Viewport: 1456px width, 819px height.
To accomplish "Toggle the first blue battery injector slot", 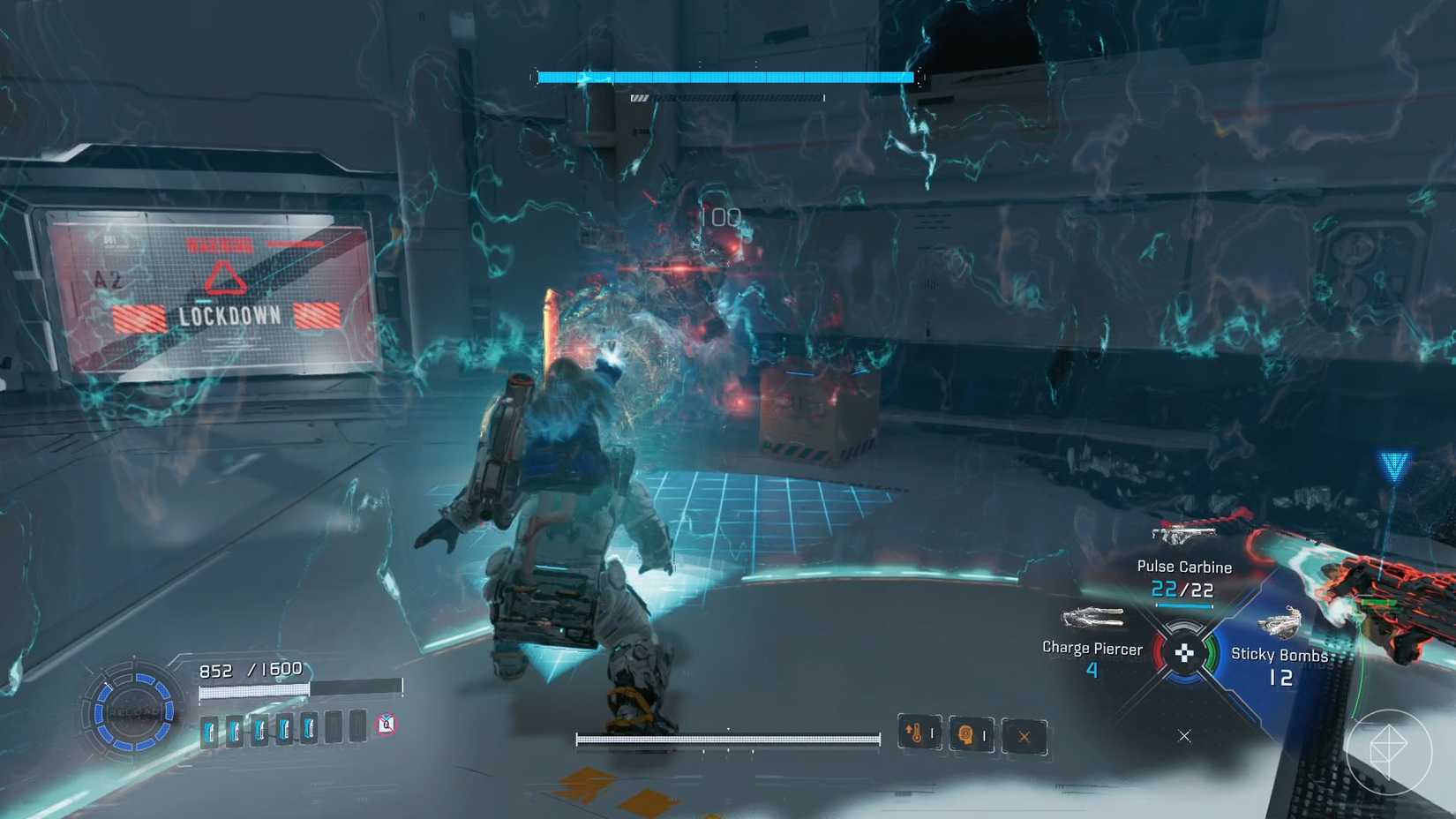I will pos(210,730).
